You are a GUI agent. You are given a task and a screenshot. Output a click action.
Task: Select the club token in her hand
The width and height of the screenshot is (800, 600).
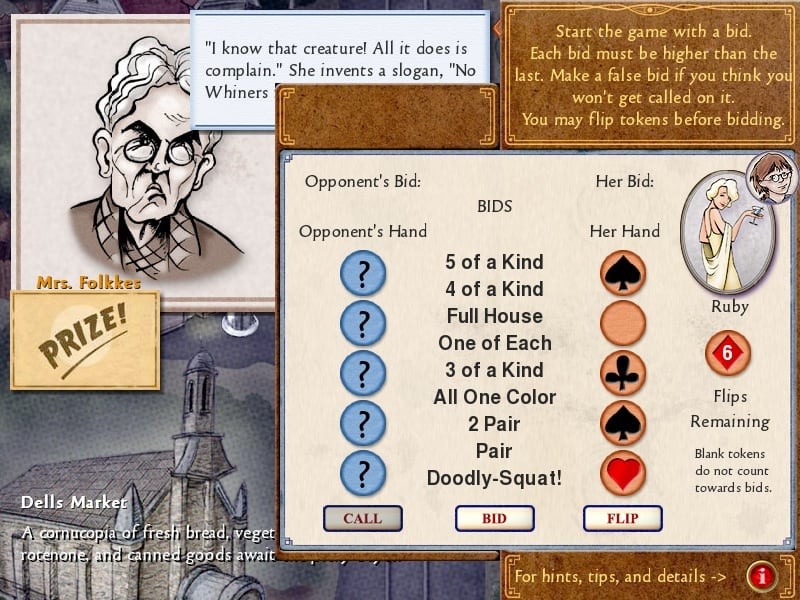[623, 373]
